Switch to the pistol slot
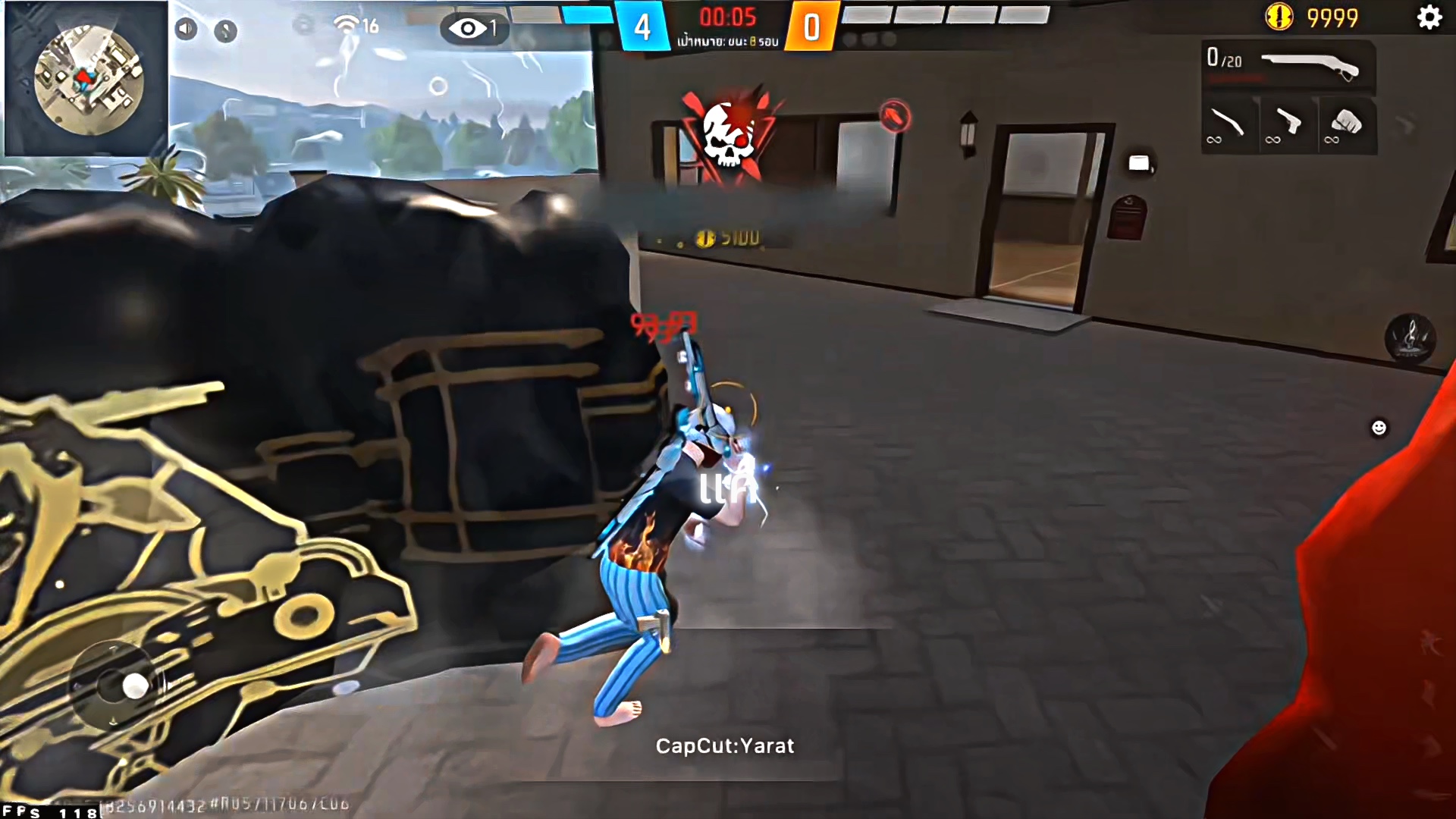This screenshot has height=819, width=1456. pyautogui.click(x=1287, y=124)
